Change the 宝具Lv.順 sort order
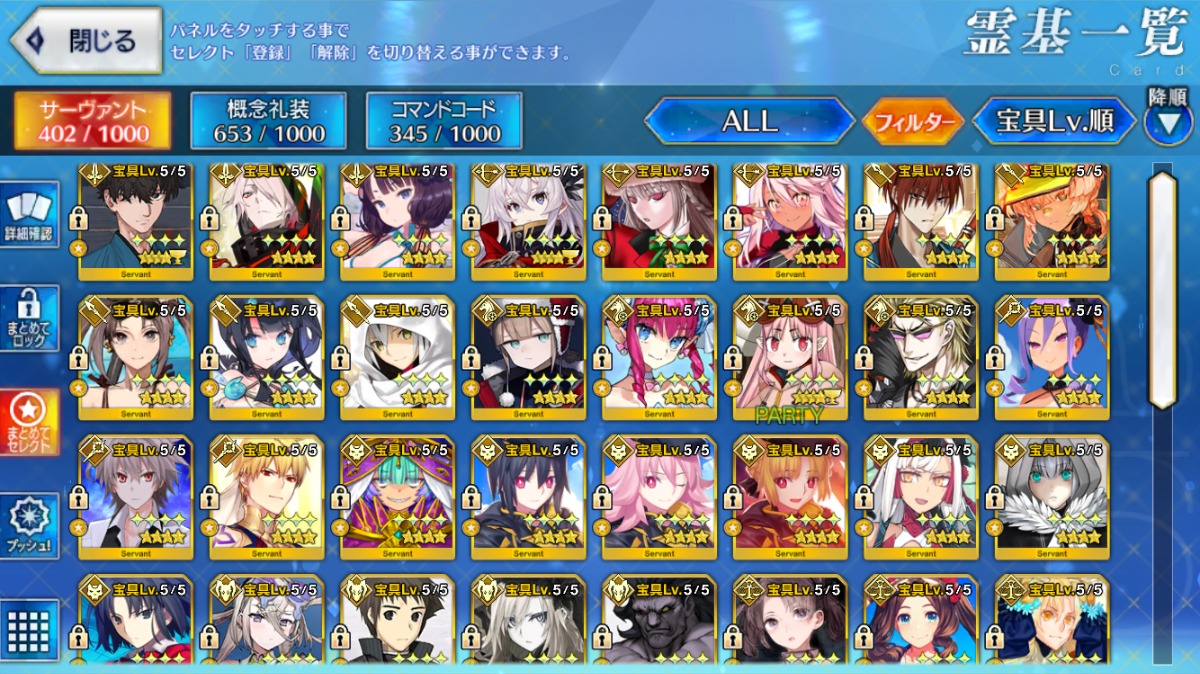This screenshot has height=674, width=1200. coord(1054,122)
